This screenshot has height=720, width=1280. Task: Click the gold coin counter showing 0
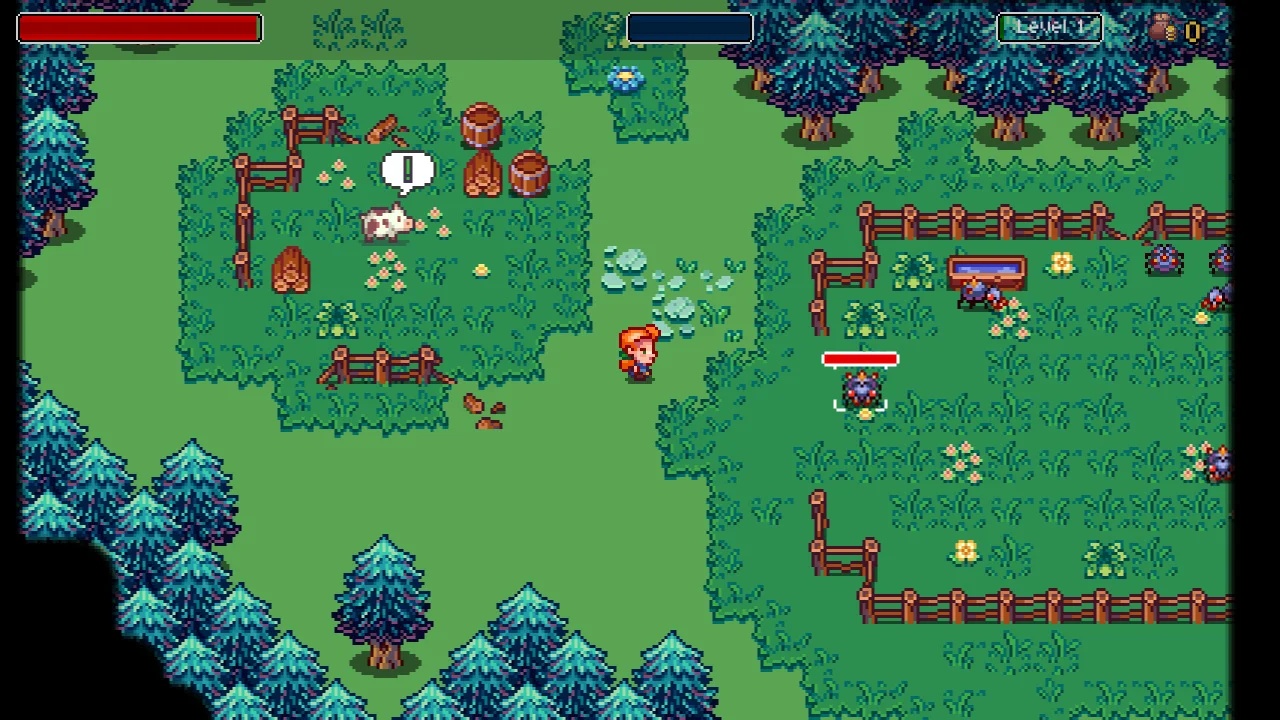pyautogui.click(x=1193, y=30)
